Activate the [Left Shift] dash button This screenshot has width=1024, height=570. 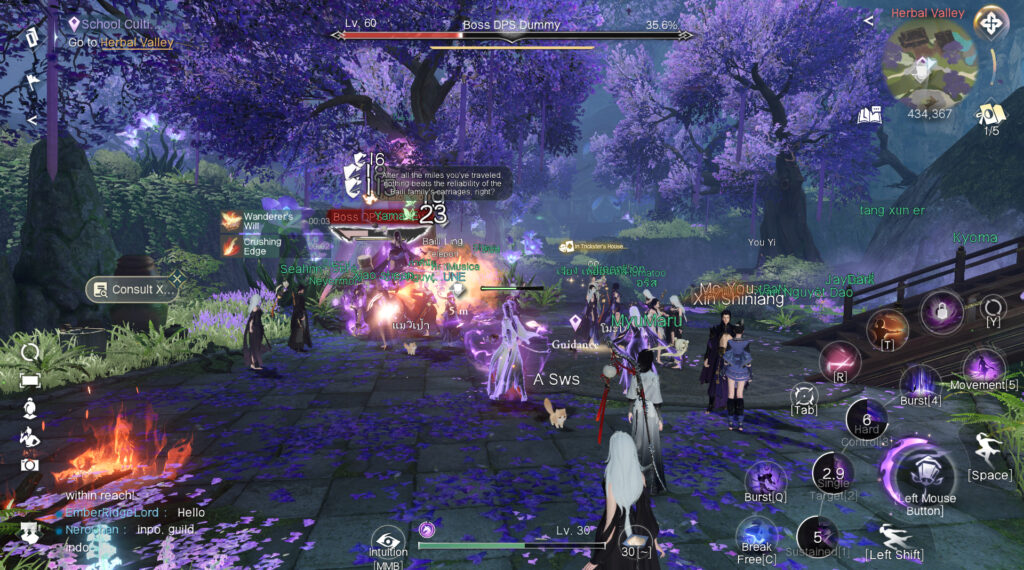pos(894,536)
